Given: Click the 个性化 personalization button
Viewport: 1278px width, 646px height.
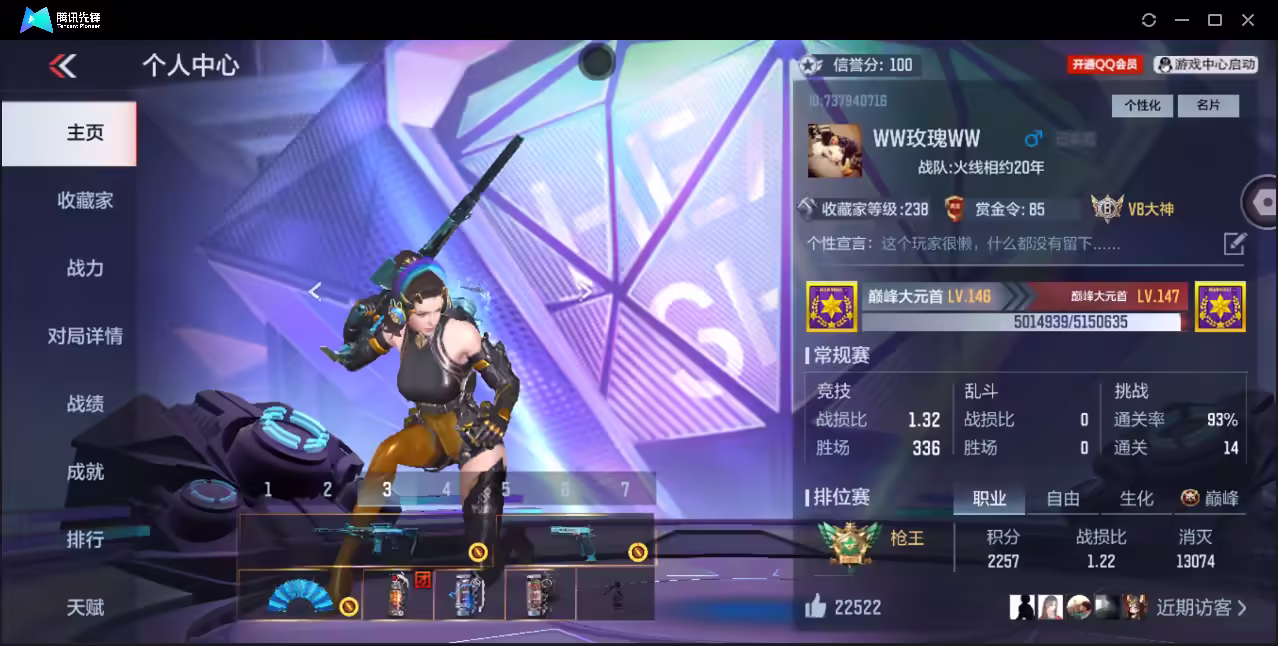Looking at the screenshot, I should (x=1142, y=105).
